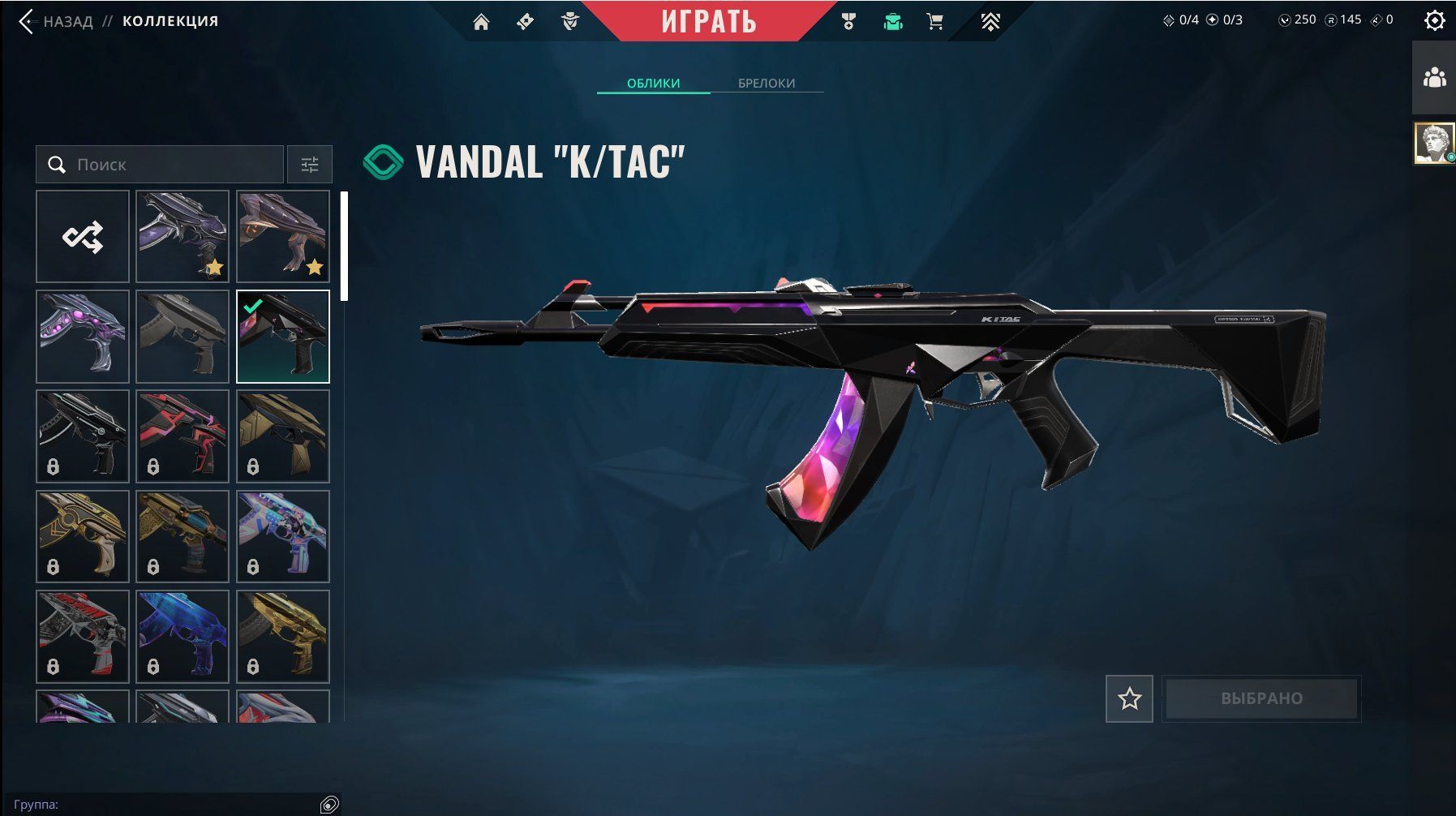Open the agents icon in top bar
This screenshot has height=816, width=1456.
coord(570,22)
